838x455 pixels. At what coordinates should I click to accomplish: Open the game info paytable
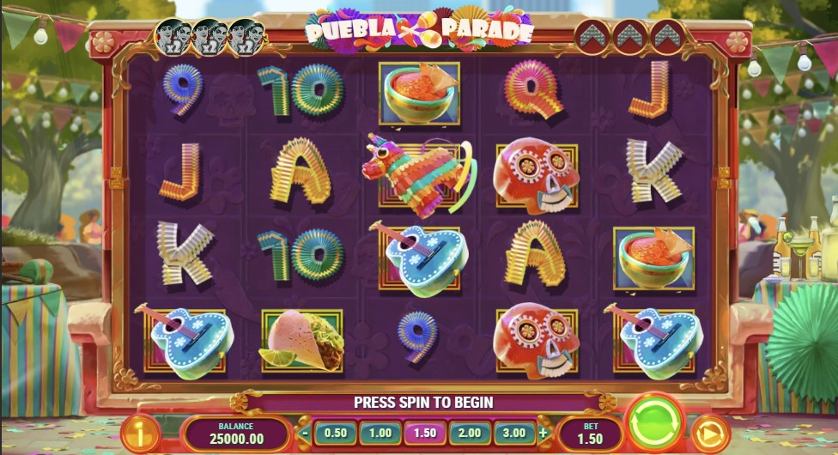(140, 434)
